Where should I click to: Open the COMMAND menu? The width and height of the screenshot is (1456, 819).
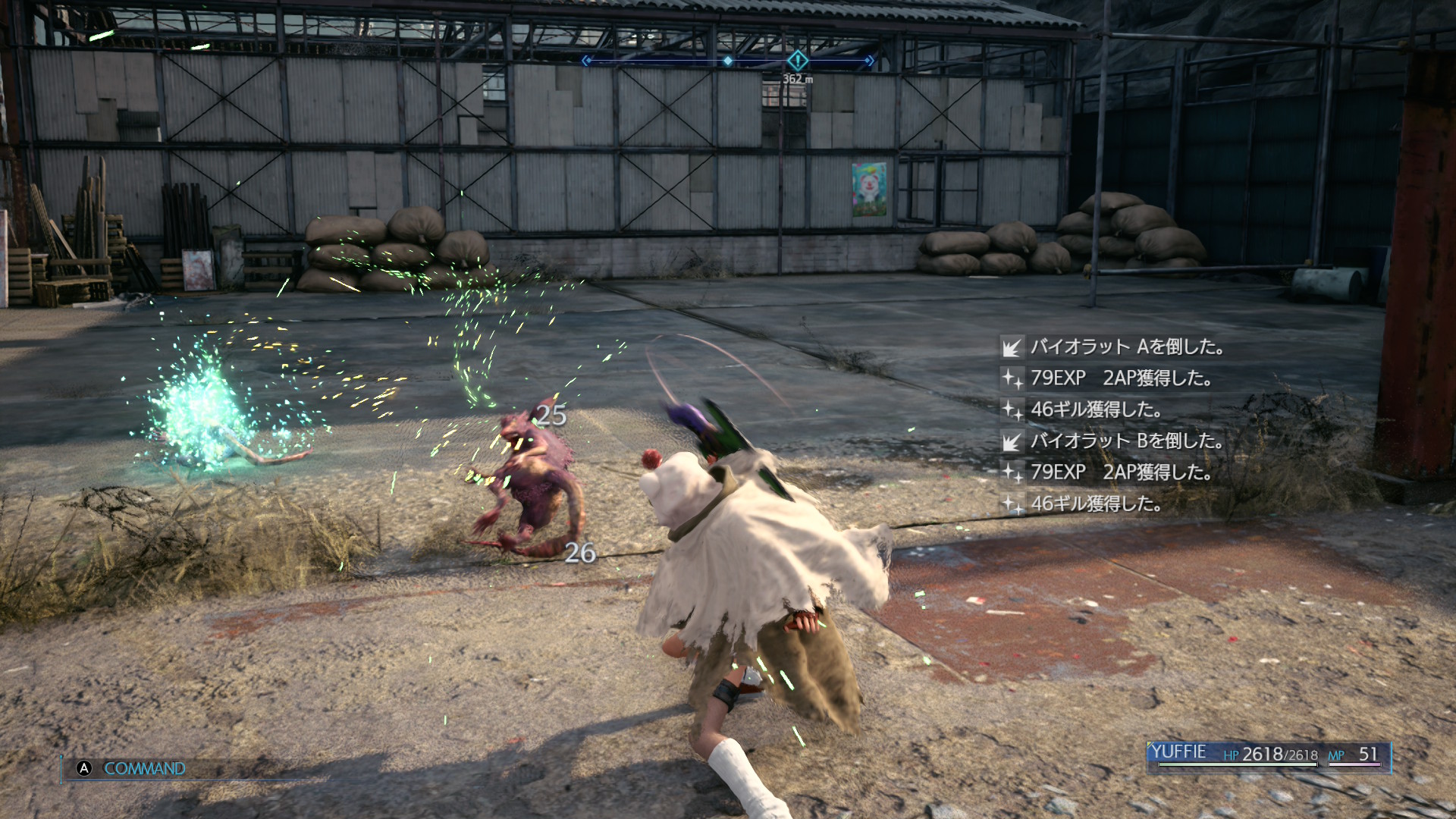point(143,768)
